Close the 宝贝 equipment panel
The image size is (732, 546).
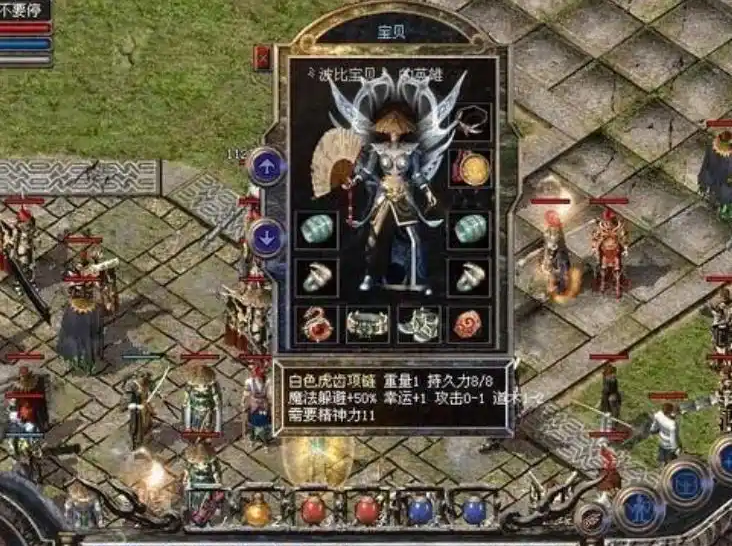[x=263, y=56]
